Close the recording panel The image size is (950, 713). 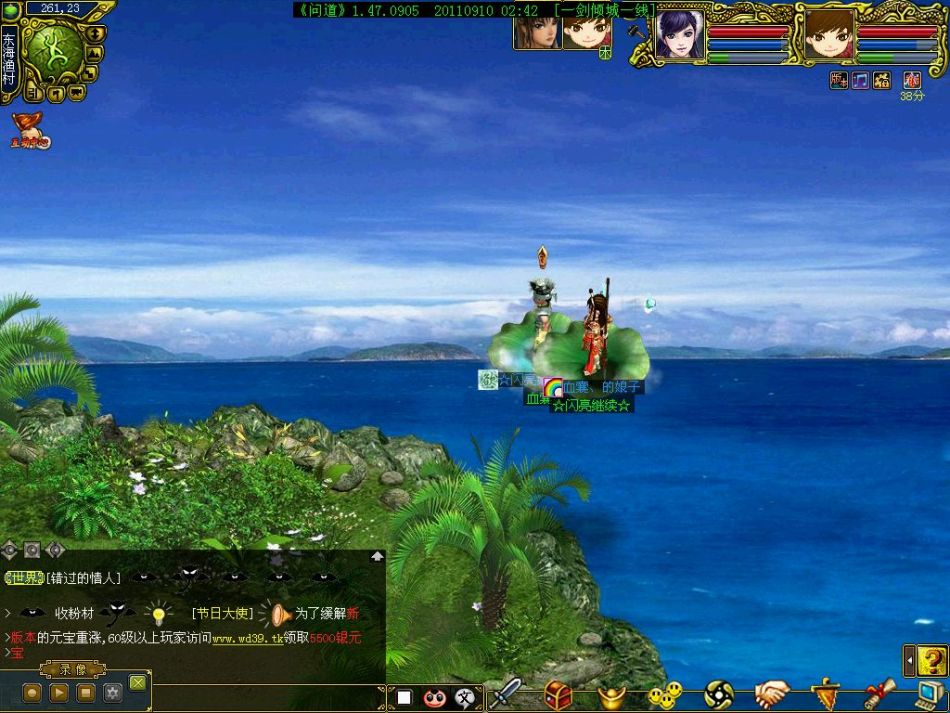tap(138, 682)
